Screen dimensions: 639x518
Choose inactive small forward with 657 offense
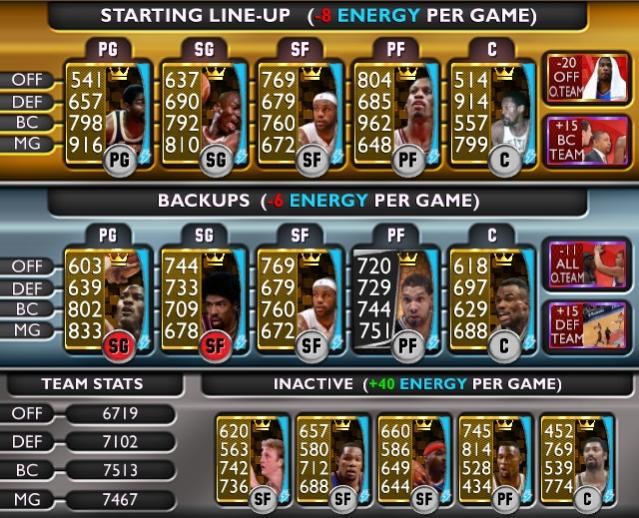coord(334,461)
